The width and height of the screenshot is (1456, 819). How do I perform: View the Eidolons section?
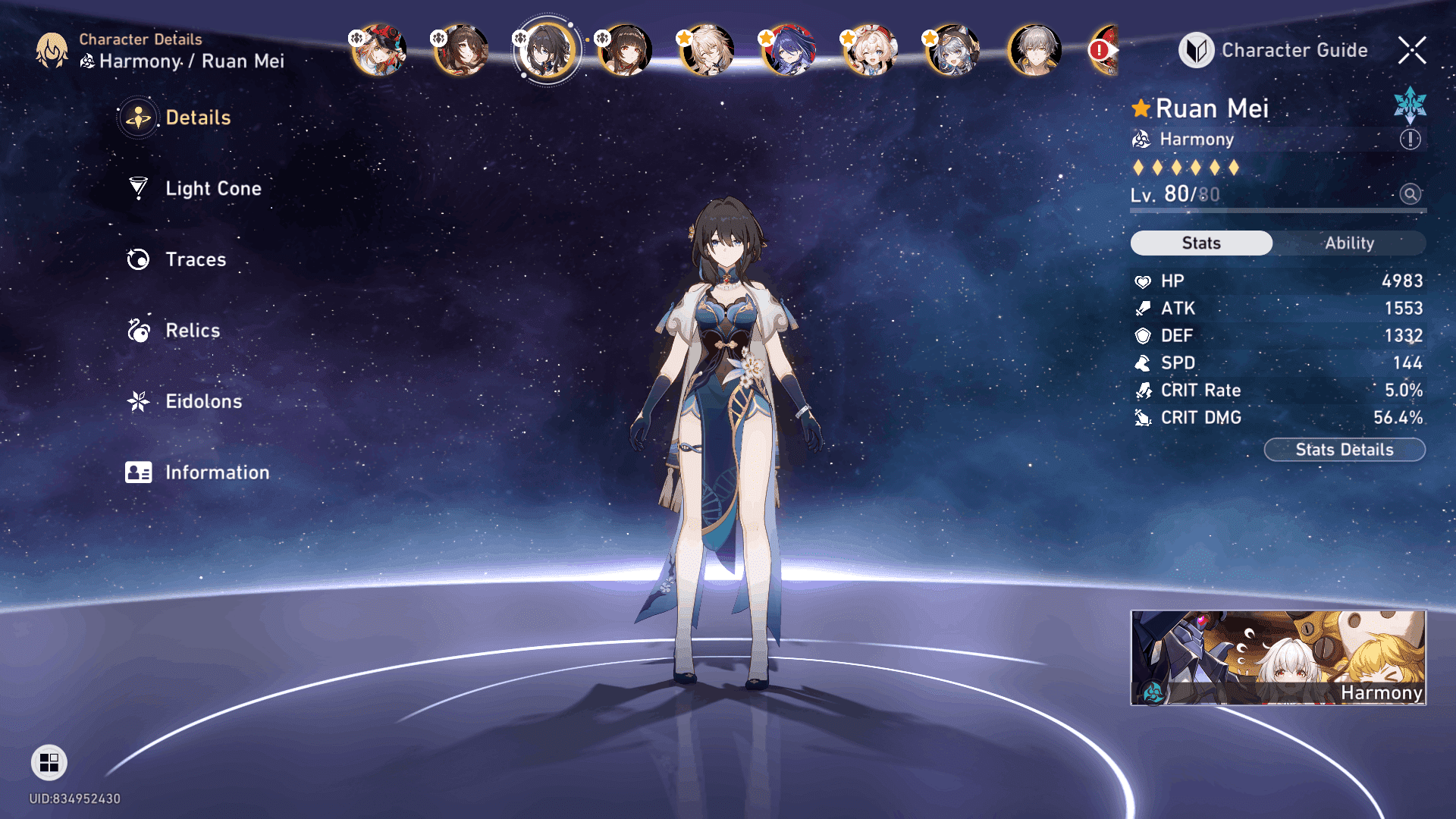click(203, 401)
